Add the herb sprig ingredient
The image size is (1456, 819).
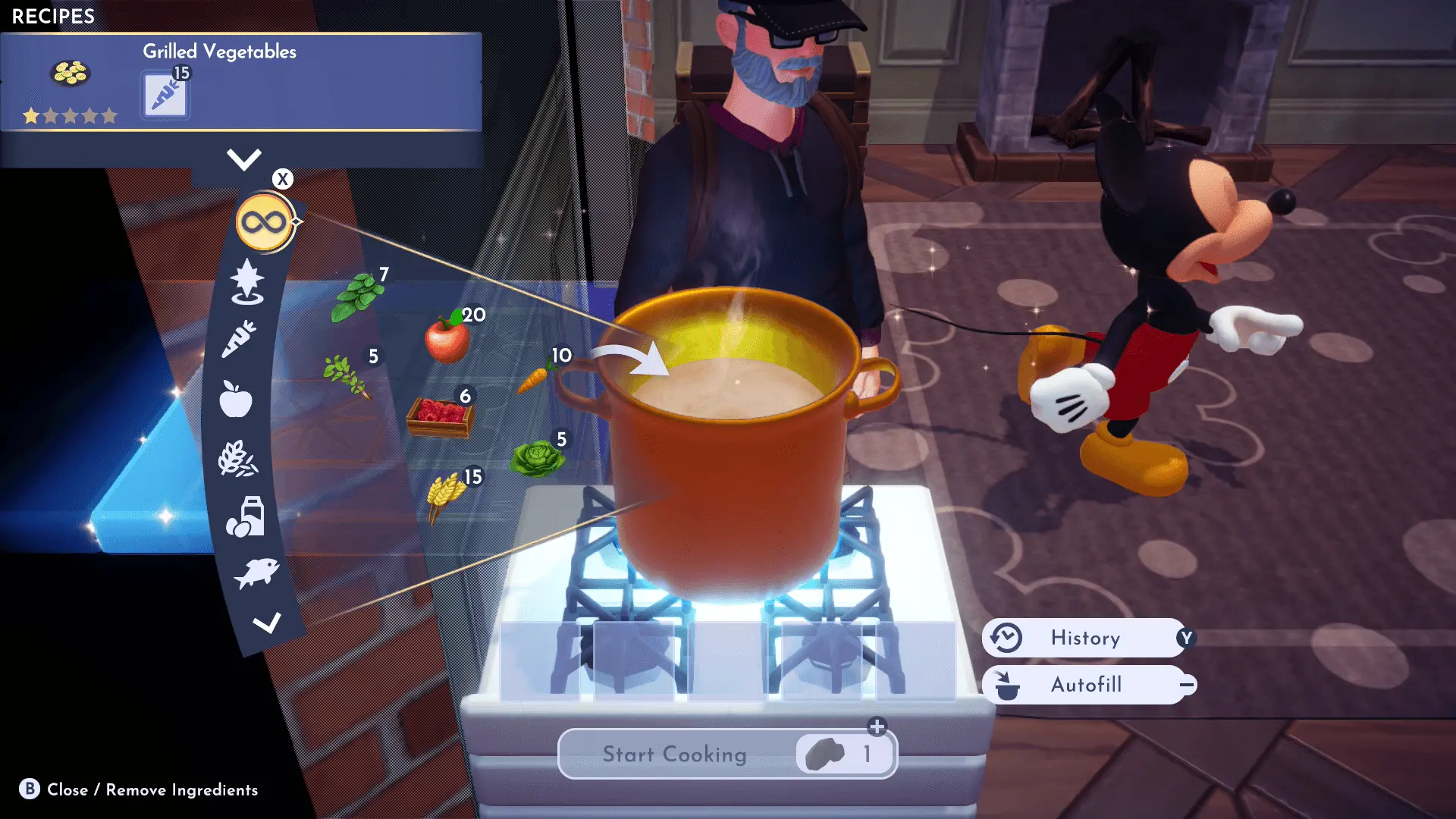click(x=346, y=375)
